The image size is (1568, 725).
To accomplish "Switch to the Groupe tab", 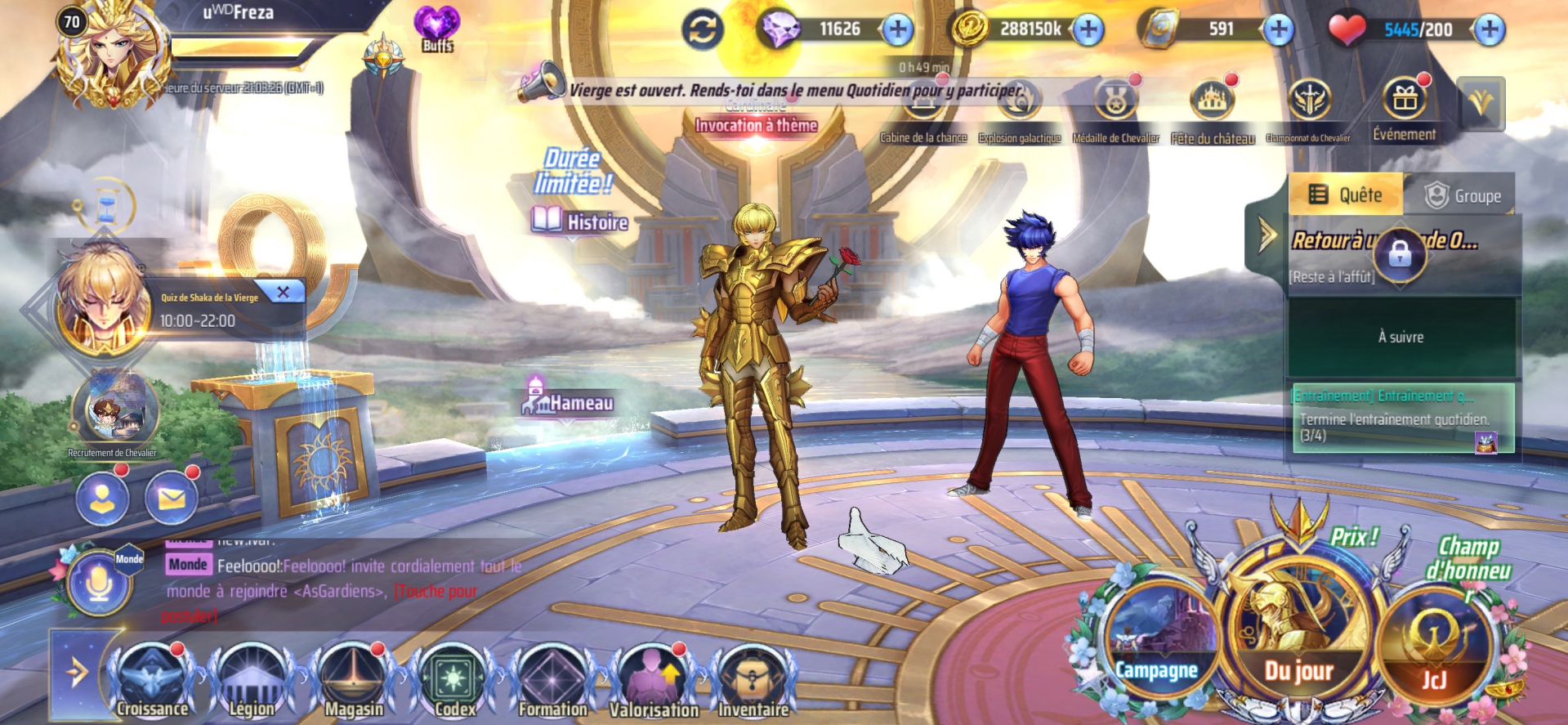I will click(1463, 196).
